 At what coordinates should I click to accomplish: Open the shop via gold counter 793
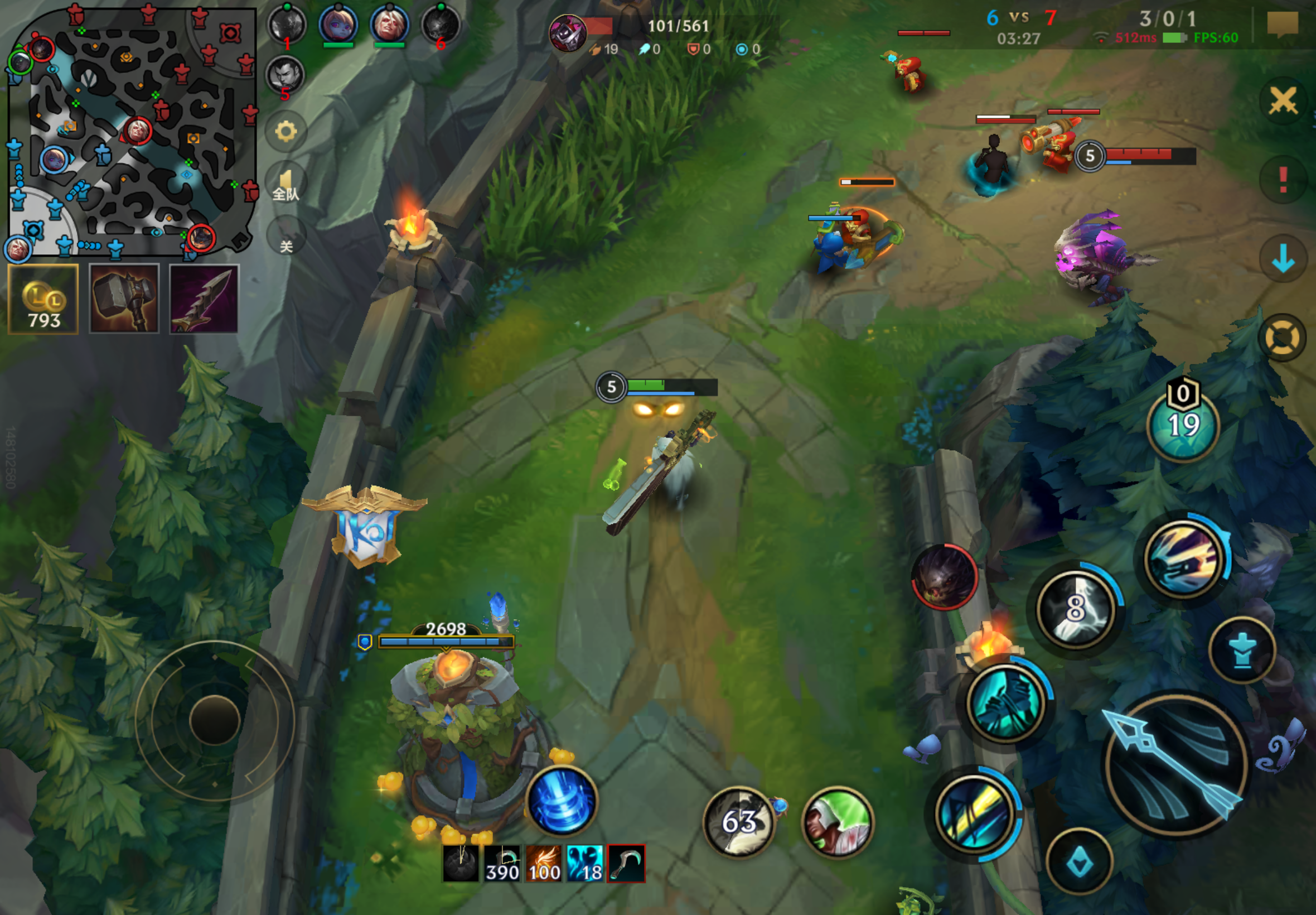pyautogui.click(x=43, y=299)
